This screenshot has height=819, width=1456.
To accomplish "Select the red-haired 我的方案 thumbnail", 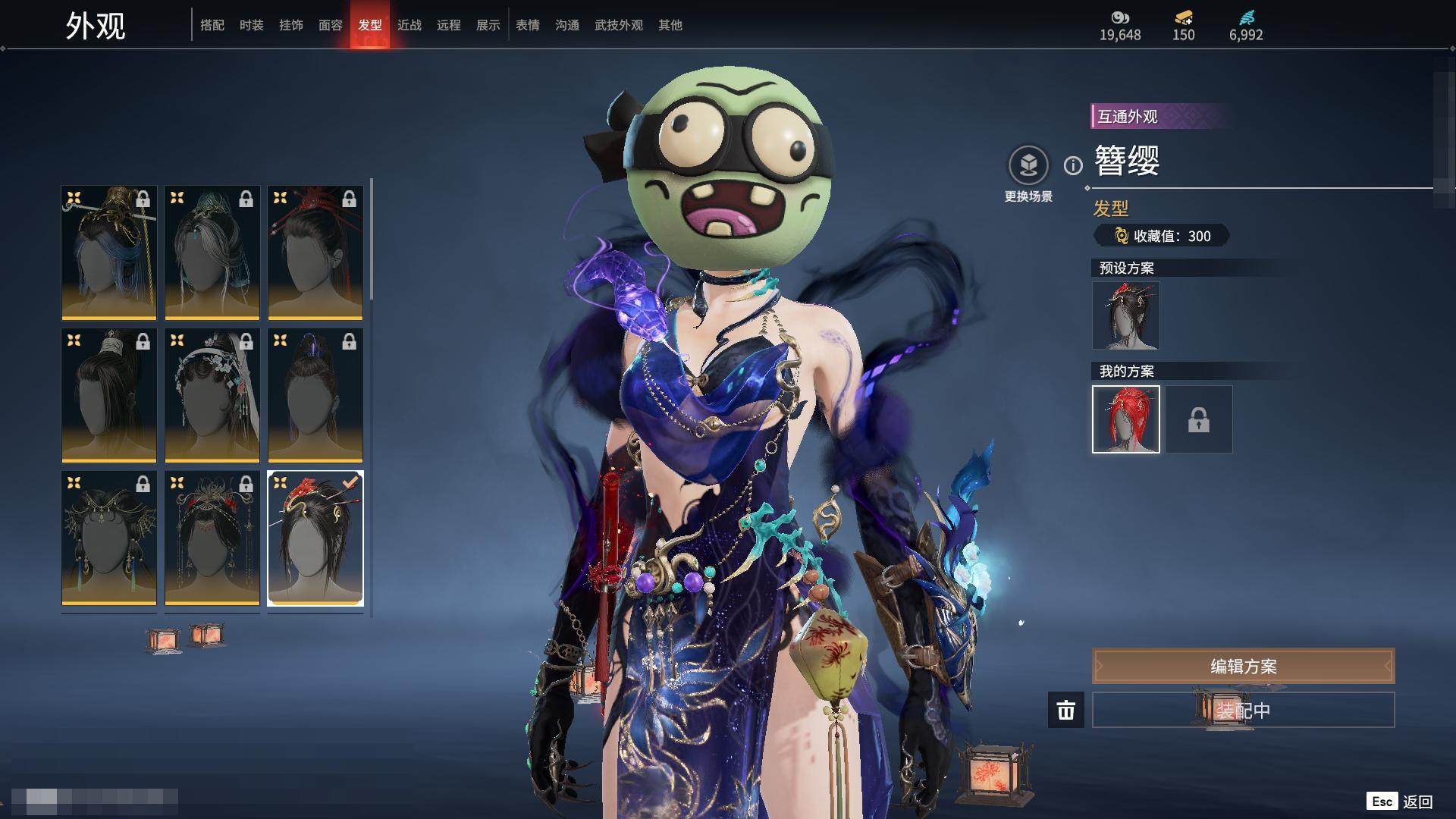I will point(1126,419).
